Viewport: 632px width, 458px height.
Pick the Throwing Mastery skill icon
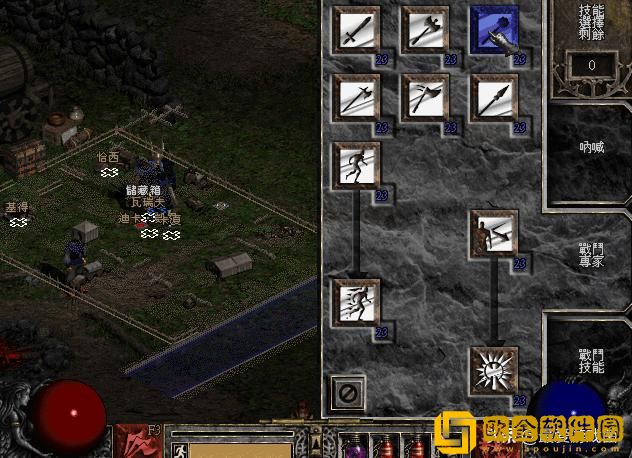click(425, 98)
